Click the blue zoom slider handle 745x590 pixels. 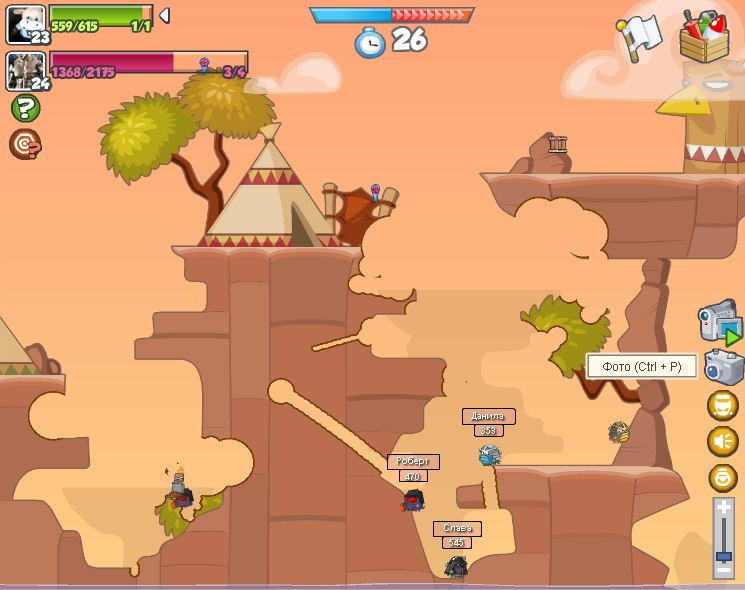point(723,556)
